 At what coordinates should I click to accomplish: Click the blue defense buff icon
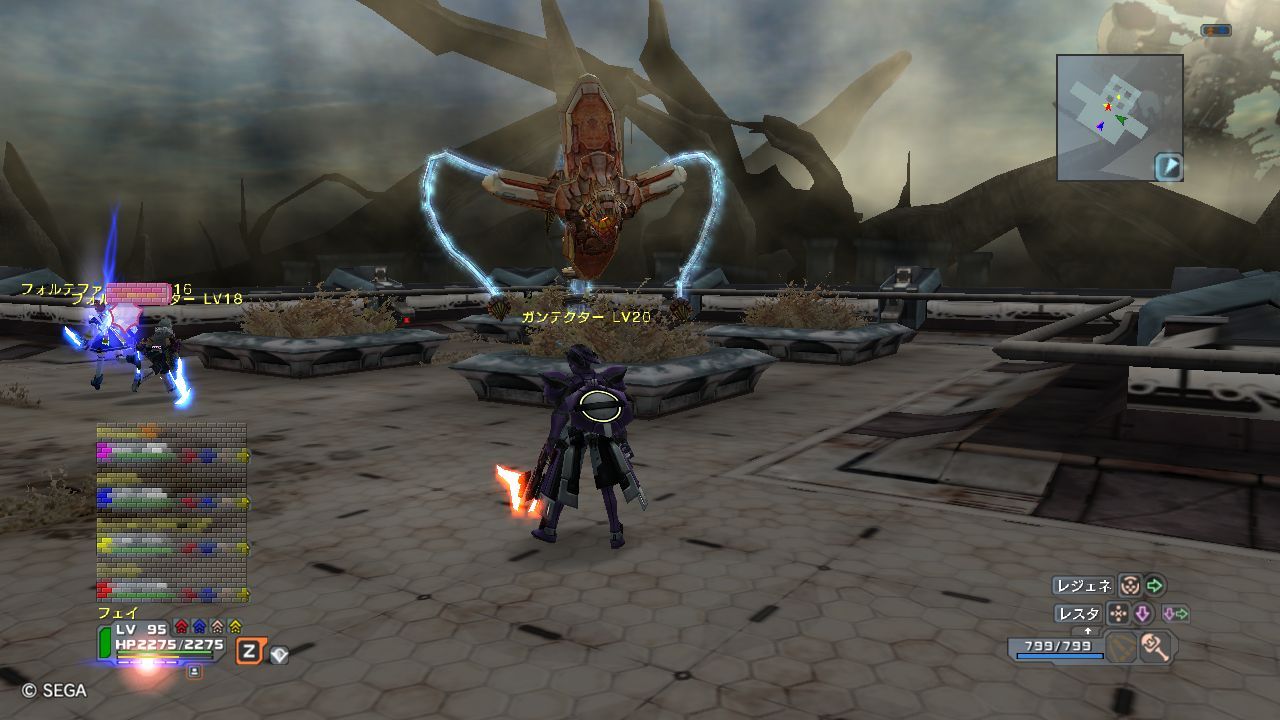click(x=199, y=628)
